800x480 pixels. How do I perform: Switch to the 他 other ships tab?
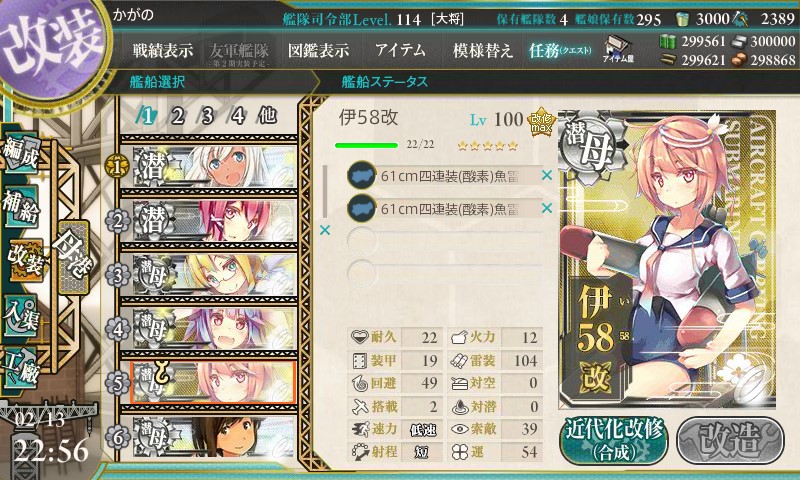(x=267, y=115)
